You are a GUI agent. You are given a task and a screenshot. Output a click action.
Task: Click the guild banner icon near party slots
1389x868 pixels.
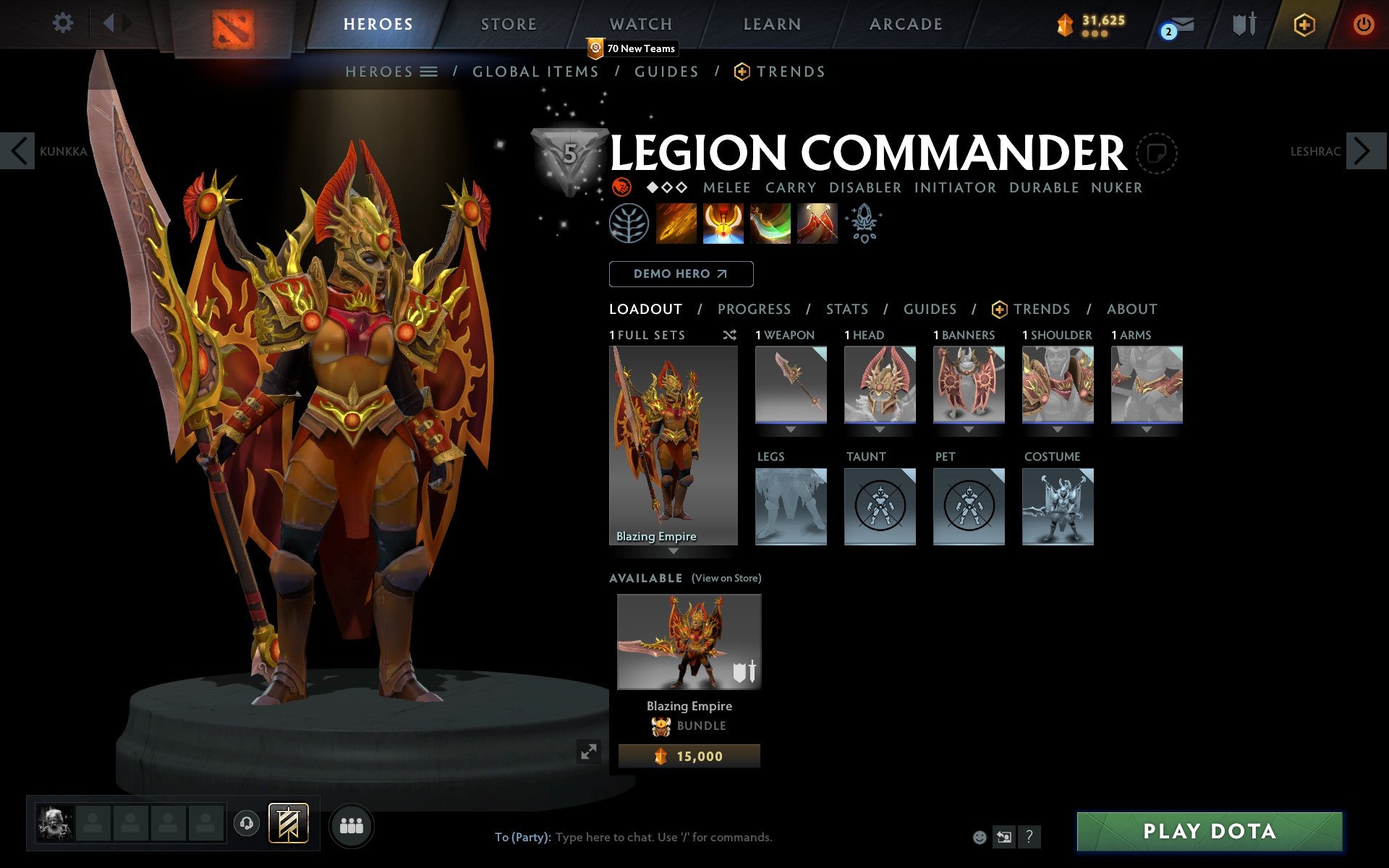pos(287,822)
